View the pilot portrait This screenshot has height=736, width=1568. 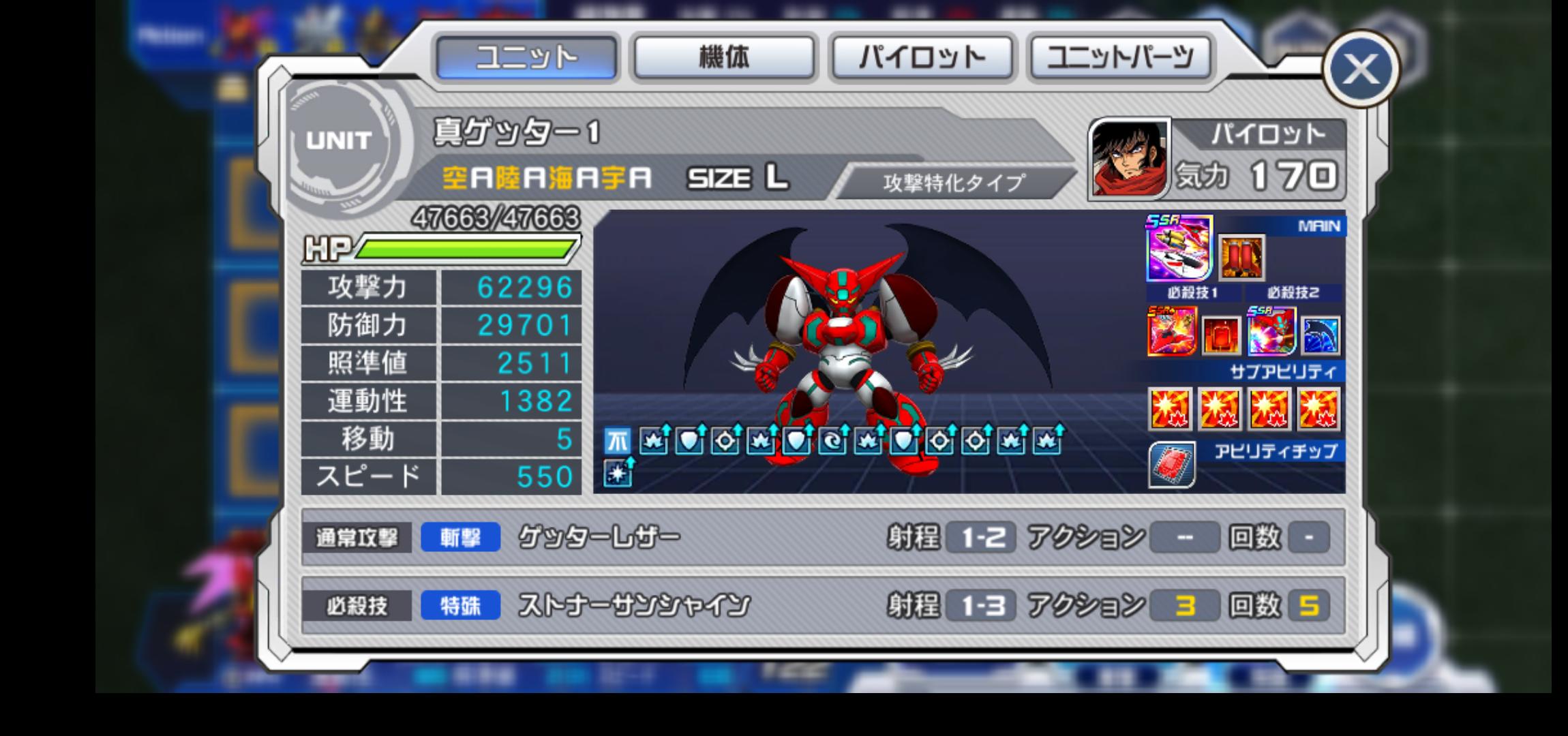1128,159
